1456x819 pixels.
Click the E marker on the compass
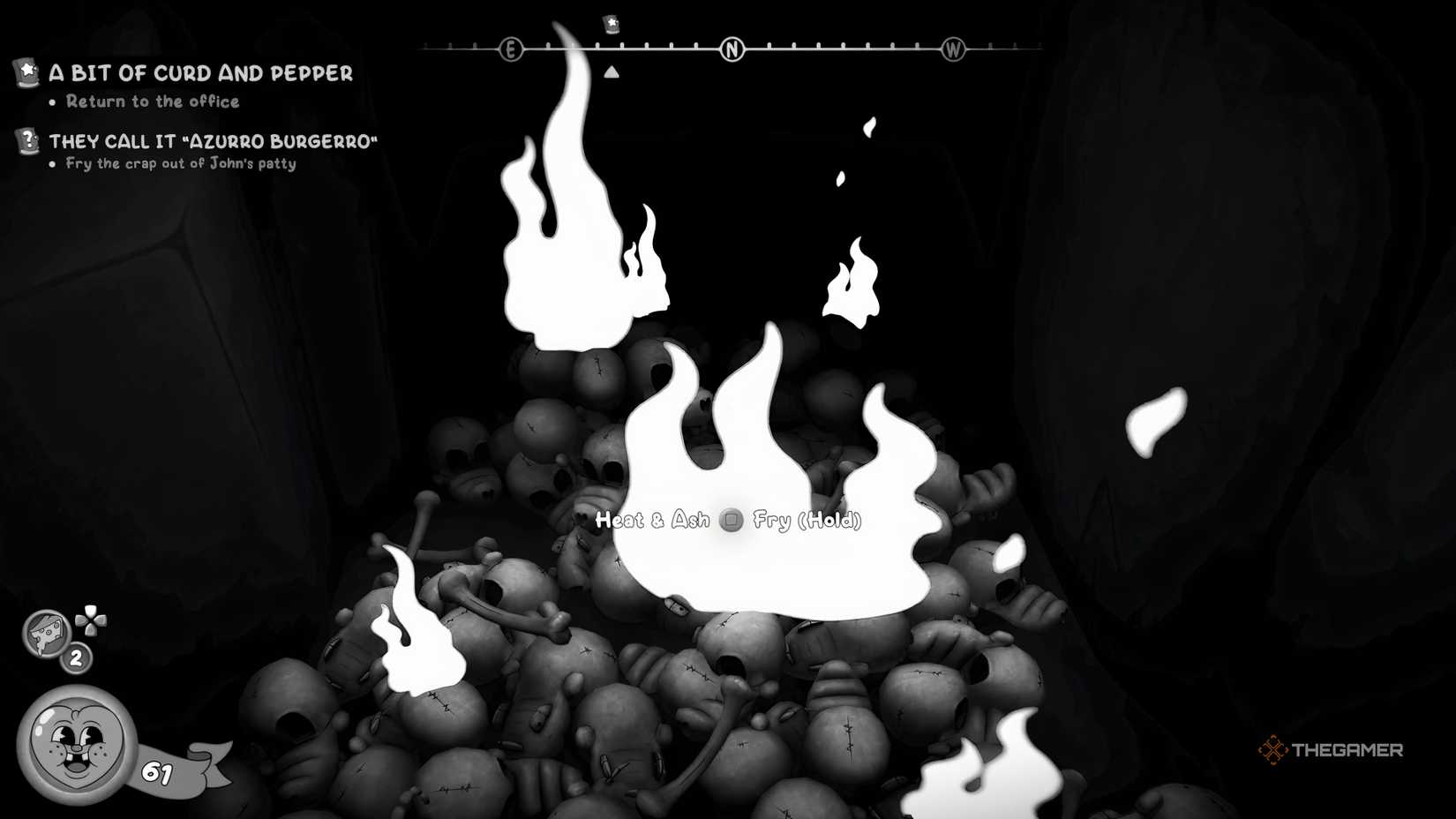[x=510, y=50]
